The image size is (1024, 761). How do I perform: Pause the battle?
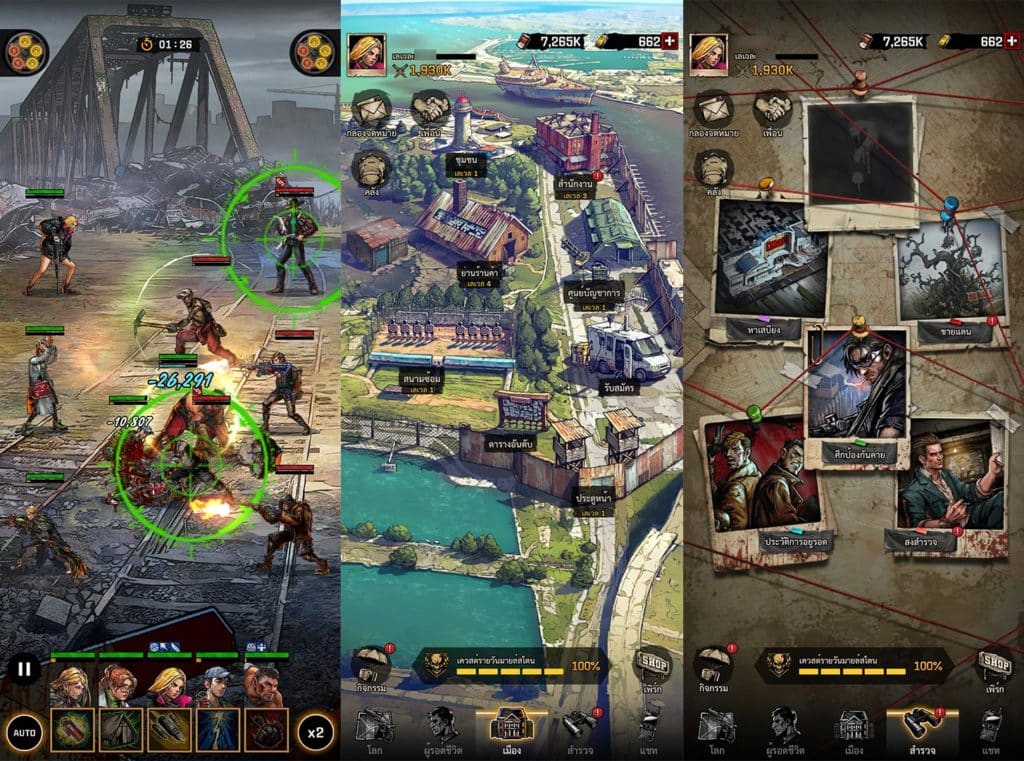[25, 669]
